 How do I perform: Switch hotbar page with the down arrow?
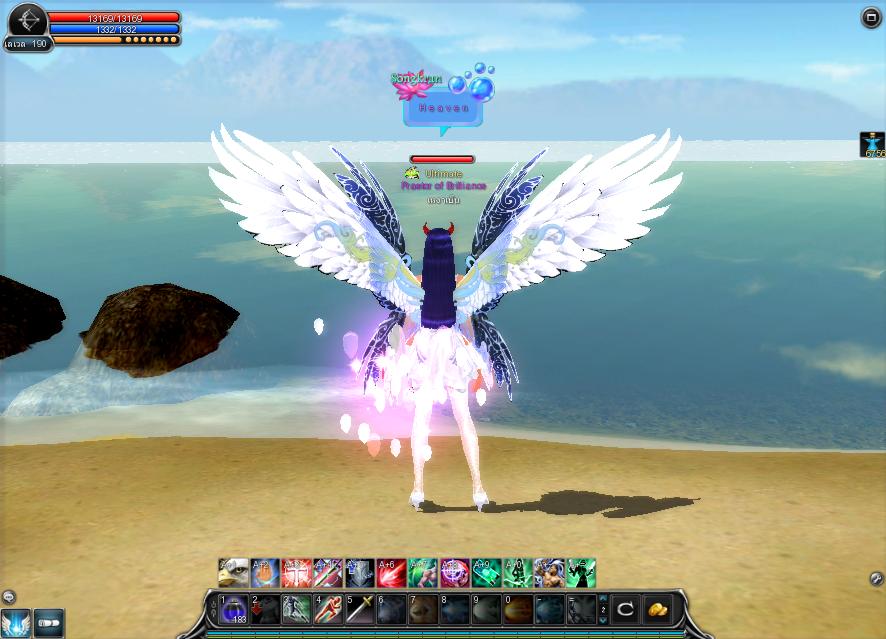(x=602, y=618)
